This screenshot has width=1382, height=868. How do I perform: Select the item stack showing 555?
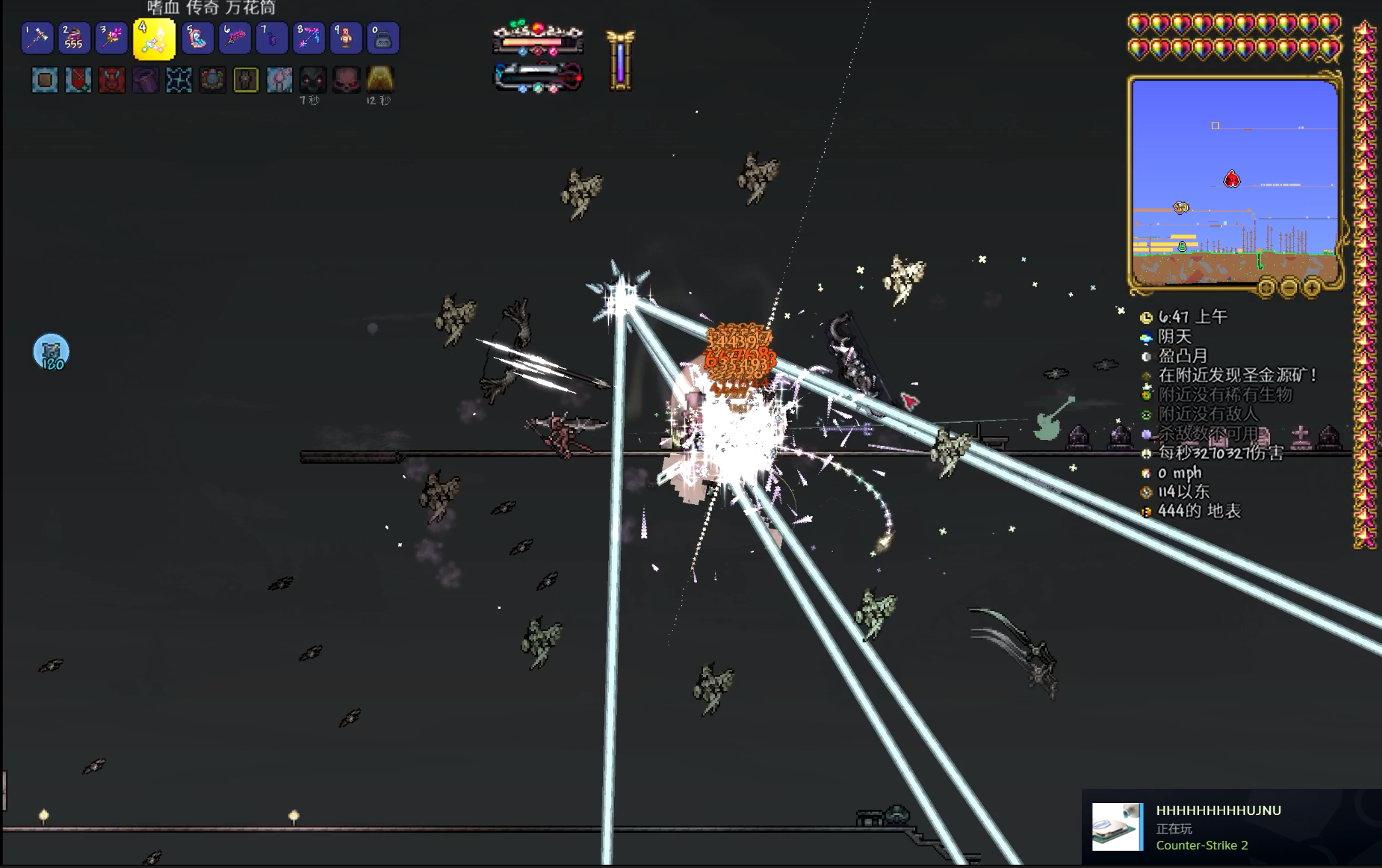pyautogui.click(x=74, y=38)
